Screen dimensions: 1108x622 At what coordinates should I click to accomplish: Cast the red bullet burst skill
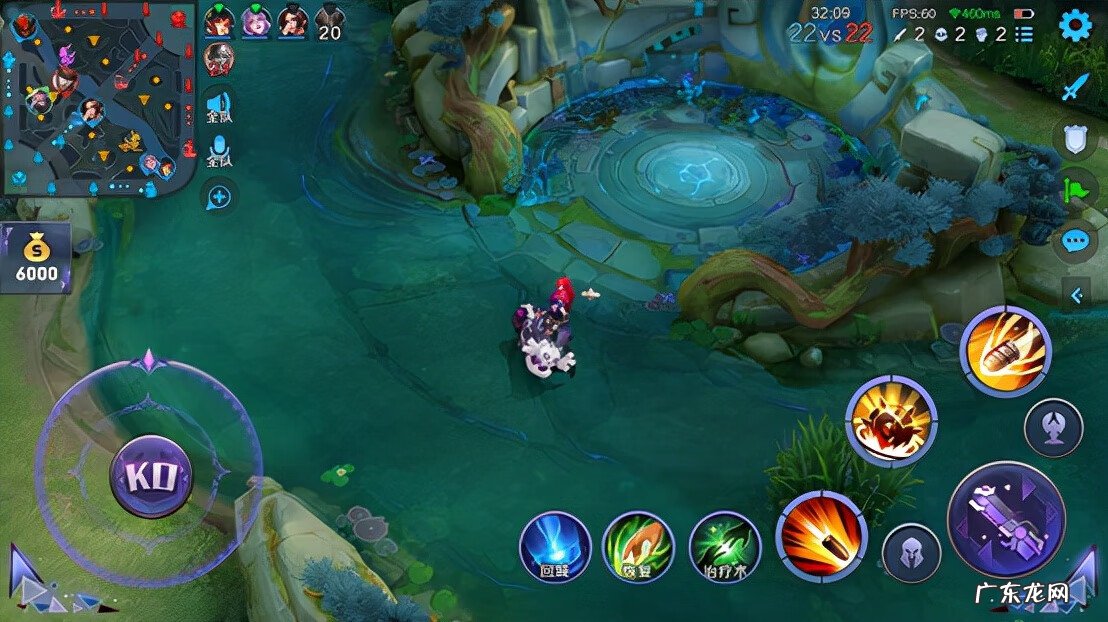point(822,537)
